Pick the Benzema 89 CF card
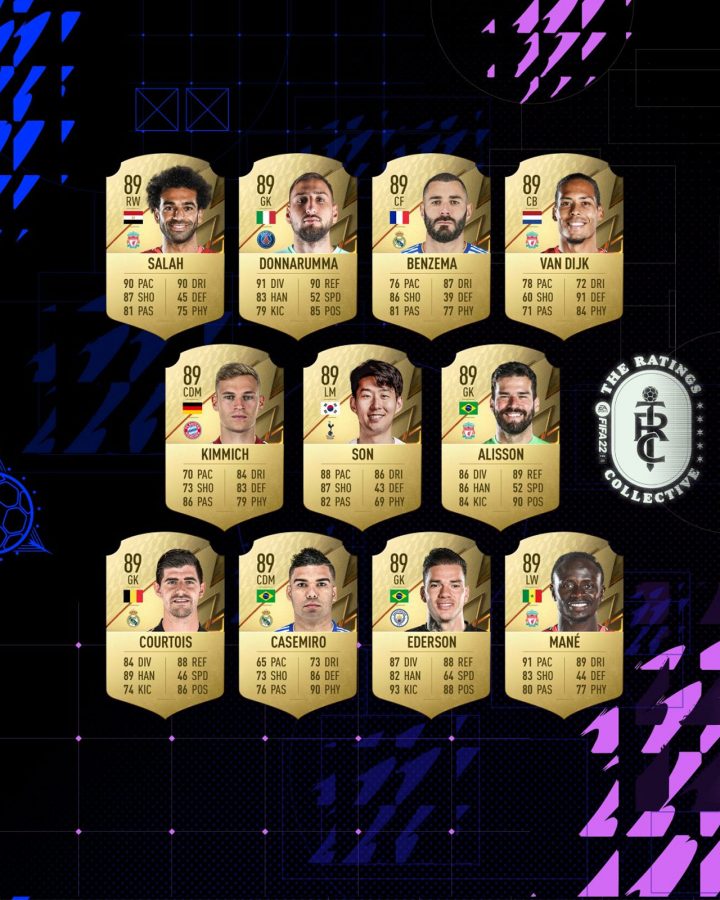 tap(430, 245)
